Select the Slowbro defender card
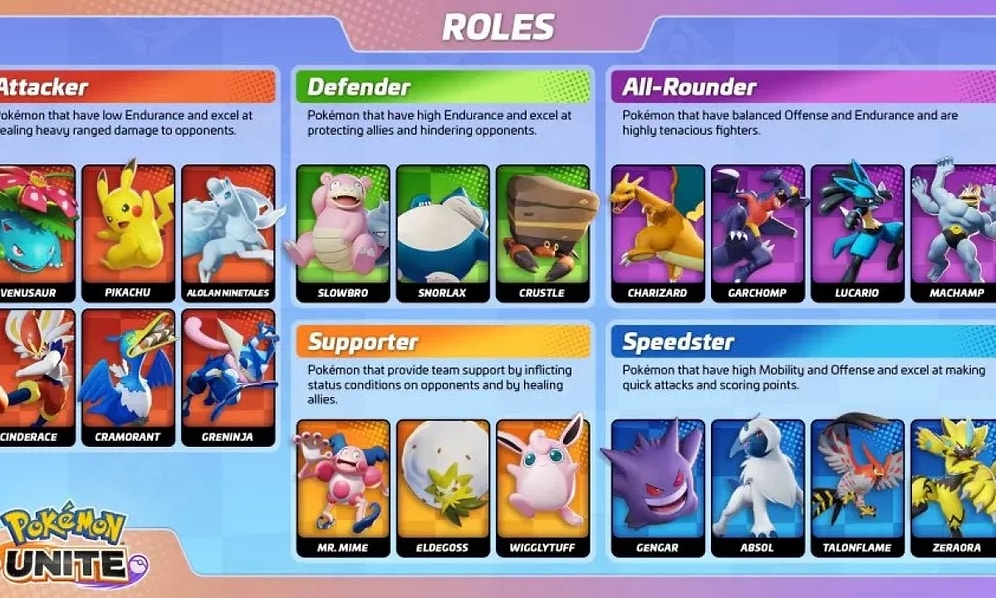Viewport: 996px width, 598px height. (x=342, y=234)
